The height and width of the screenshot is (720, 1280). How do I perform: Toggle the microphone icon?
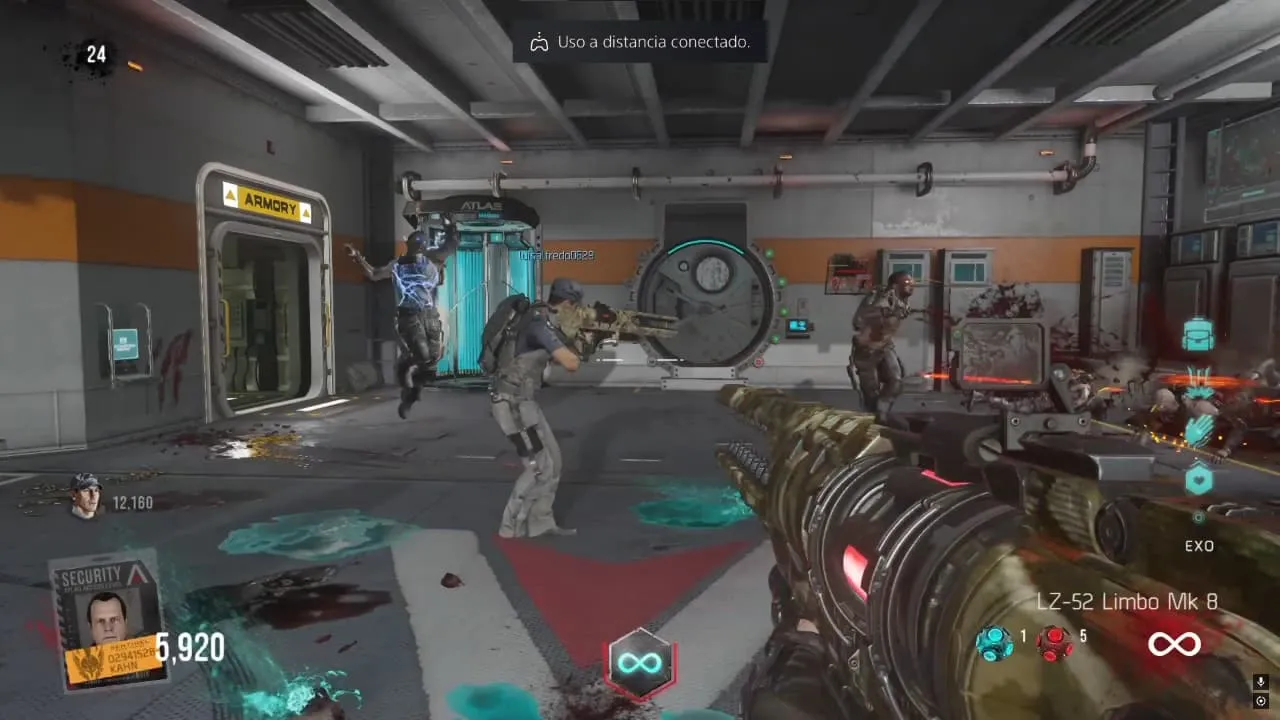[x=1262, y=682]
